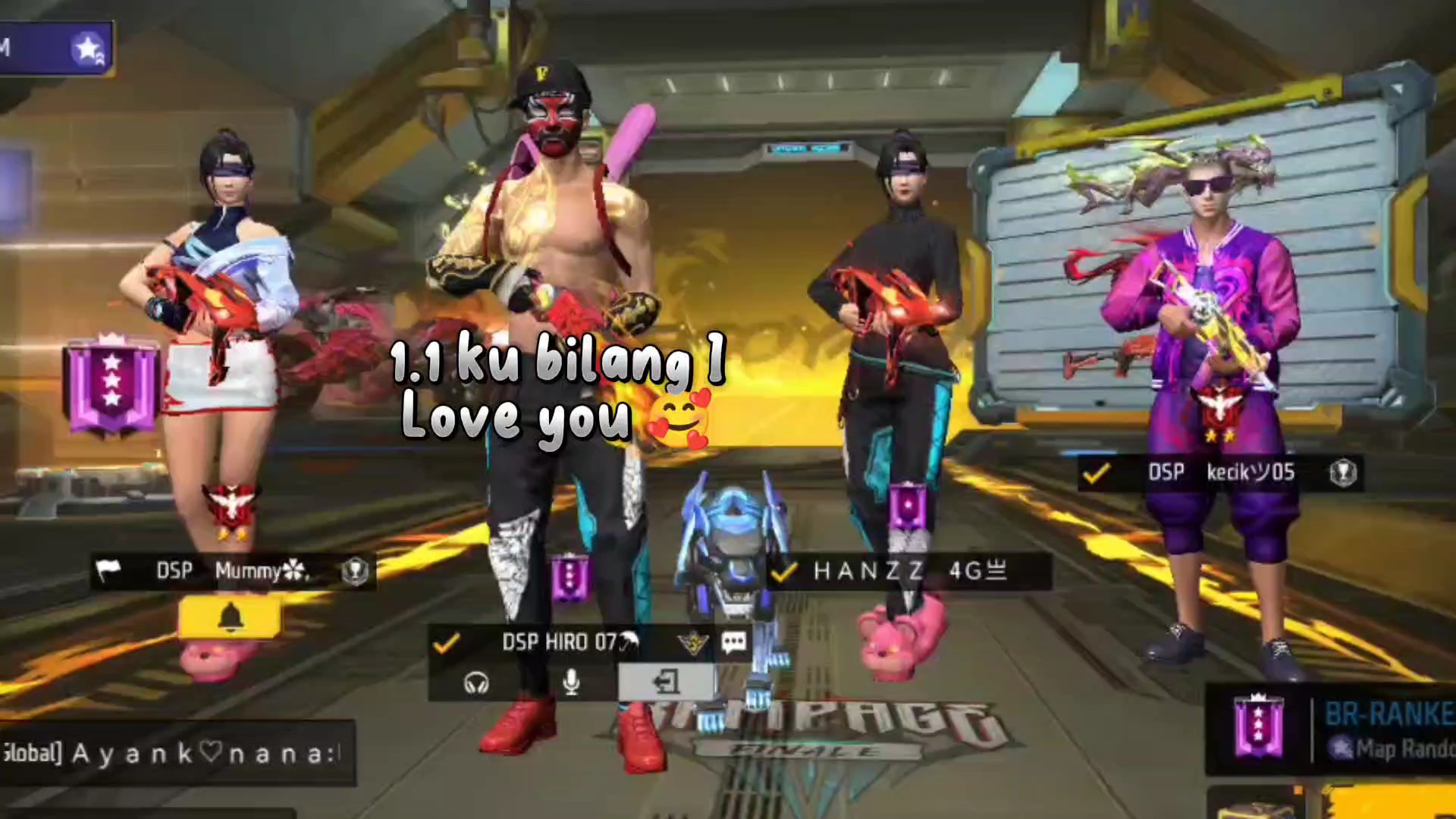
Task: Select the DSP Mummy player name plate
Action: [x=231, y=571]
